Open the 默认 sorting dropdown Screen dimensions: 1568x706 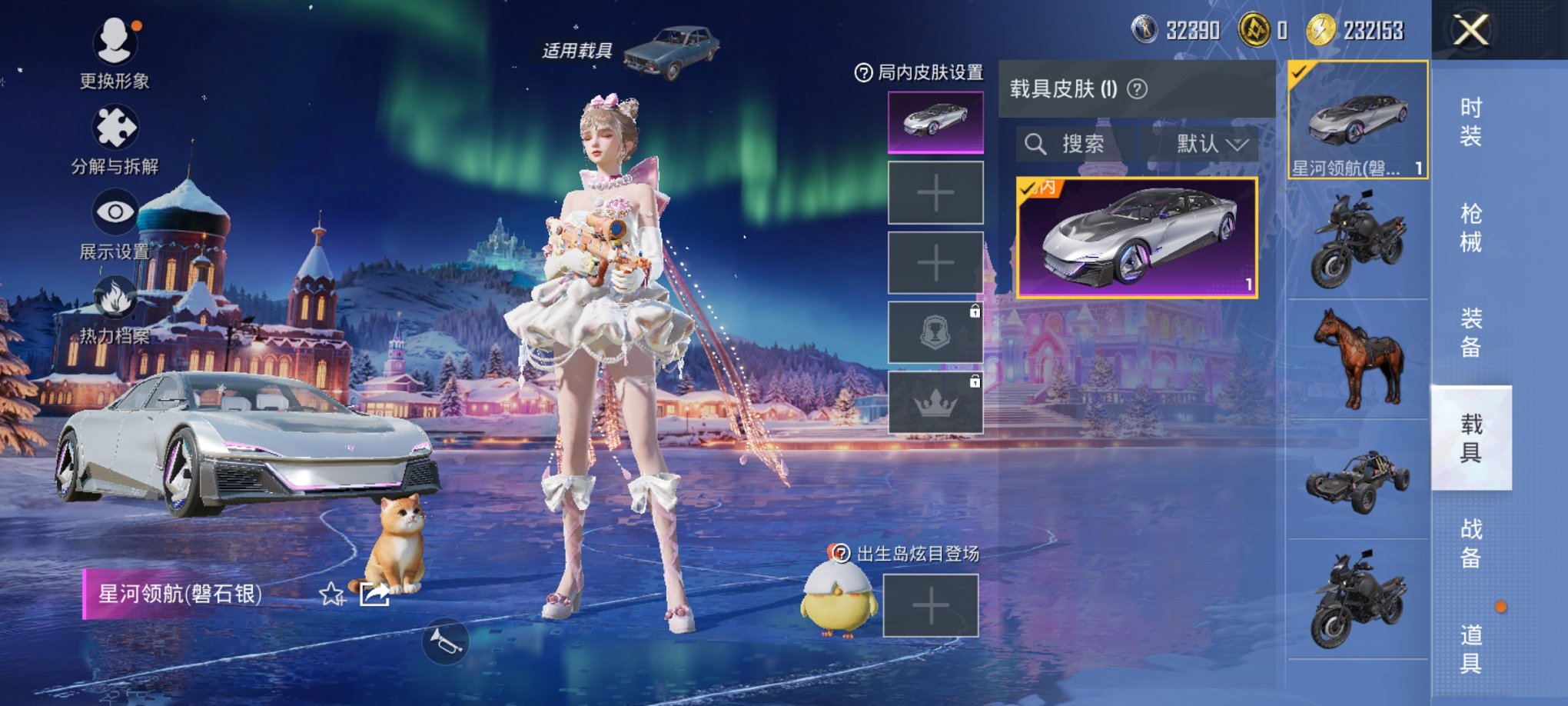coord(1205,145)
